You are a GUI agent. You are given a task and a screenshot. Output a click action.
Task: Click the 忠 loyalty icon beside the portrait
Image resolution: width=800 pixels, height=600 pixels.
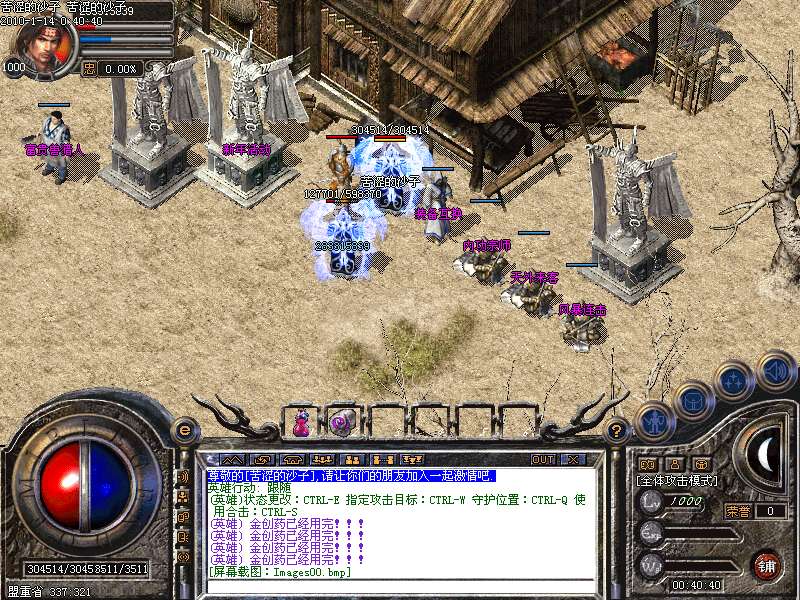[89, 69]
